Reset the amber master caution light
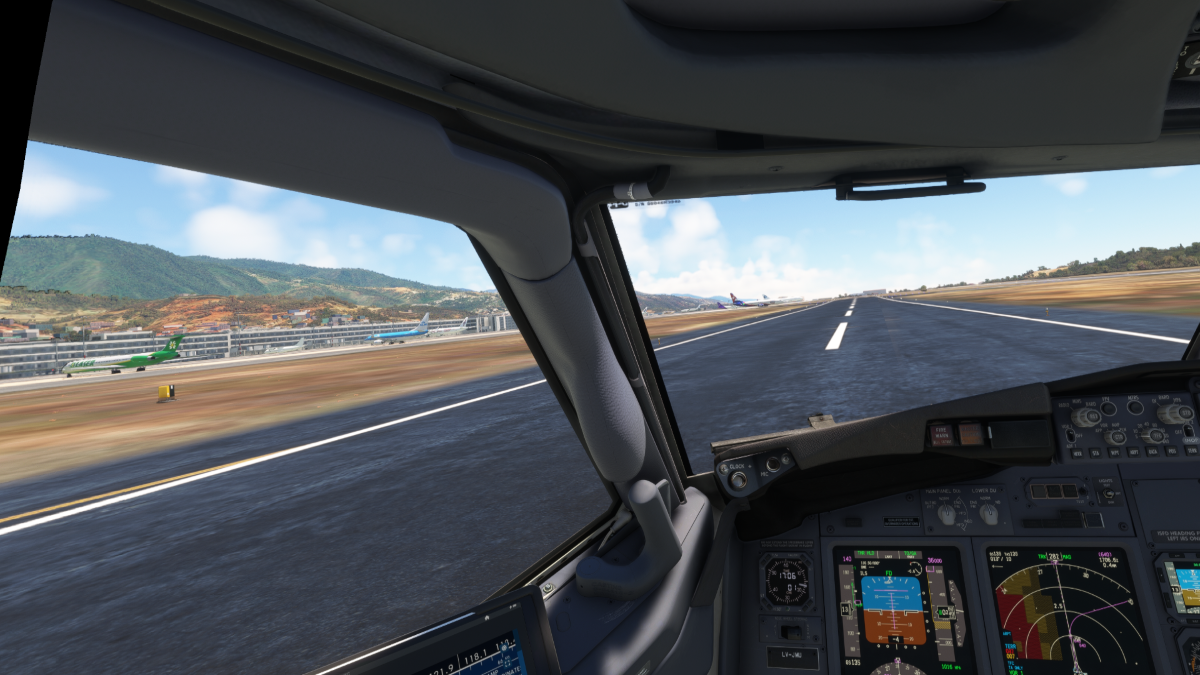 (971, 434)
